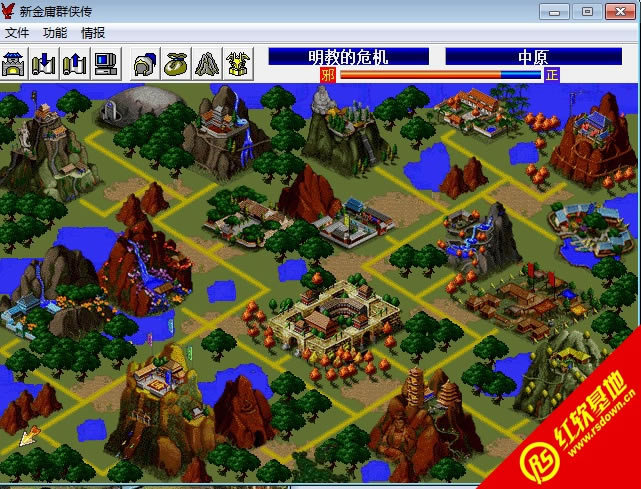The width and height of the screenshot is (641, 489).
Task: Open the helmet toolbar icon
Action: click(x=145, y=63)
